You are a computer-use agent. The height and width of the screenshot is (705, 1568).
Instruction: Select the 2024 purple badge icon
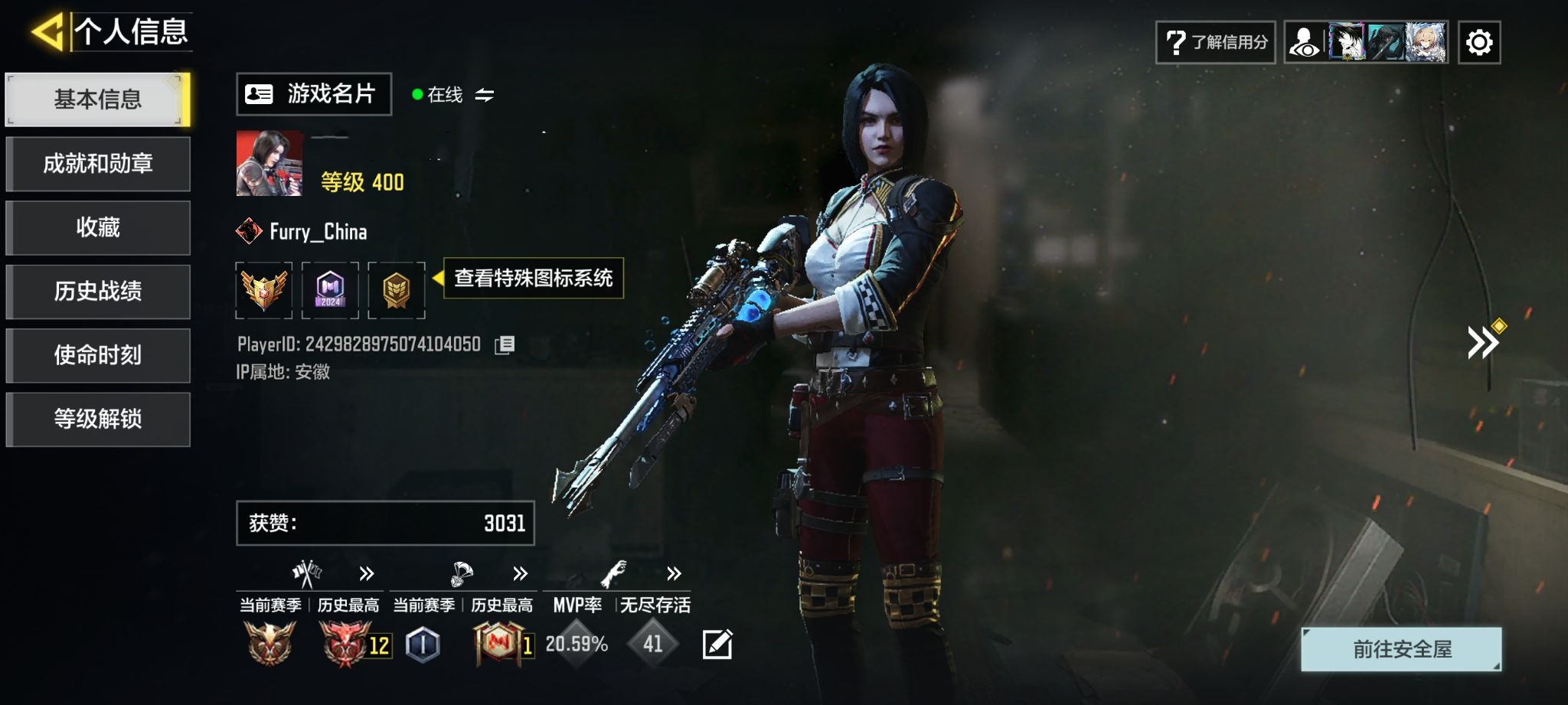(x=330, y=290)
